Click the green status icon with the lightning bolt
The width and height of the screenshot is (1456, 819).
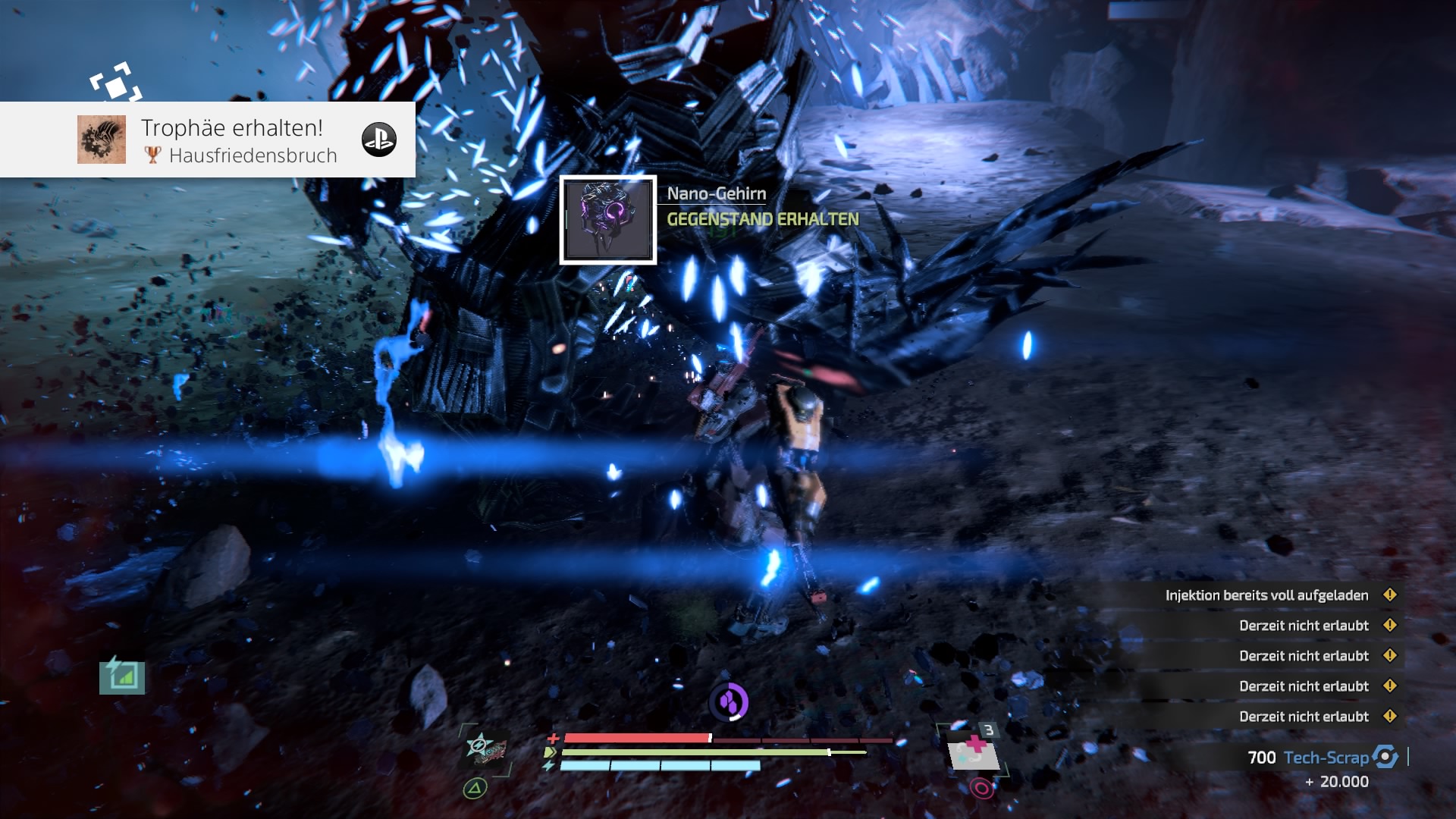[x=122, y=675]
